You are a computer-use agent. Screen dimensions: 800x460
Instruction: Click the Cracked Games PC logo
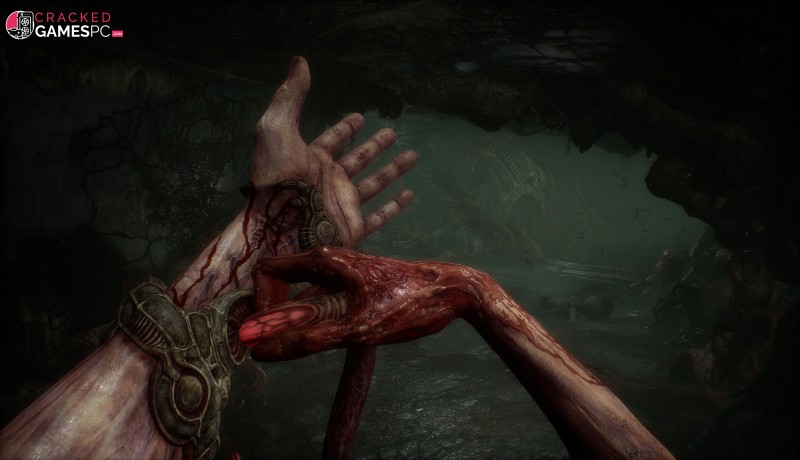(x=66, y=25)
